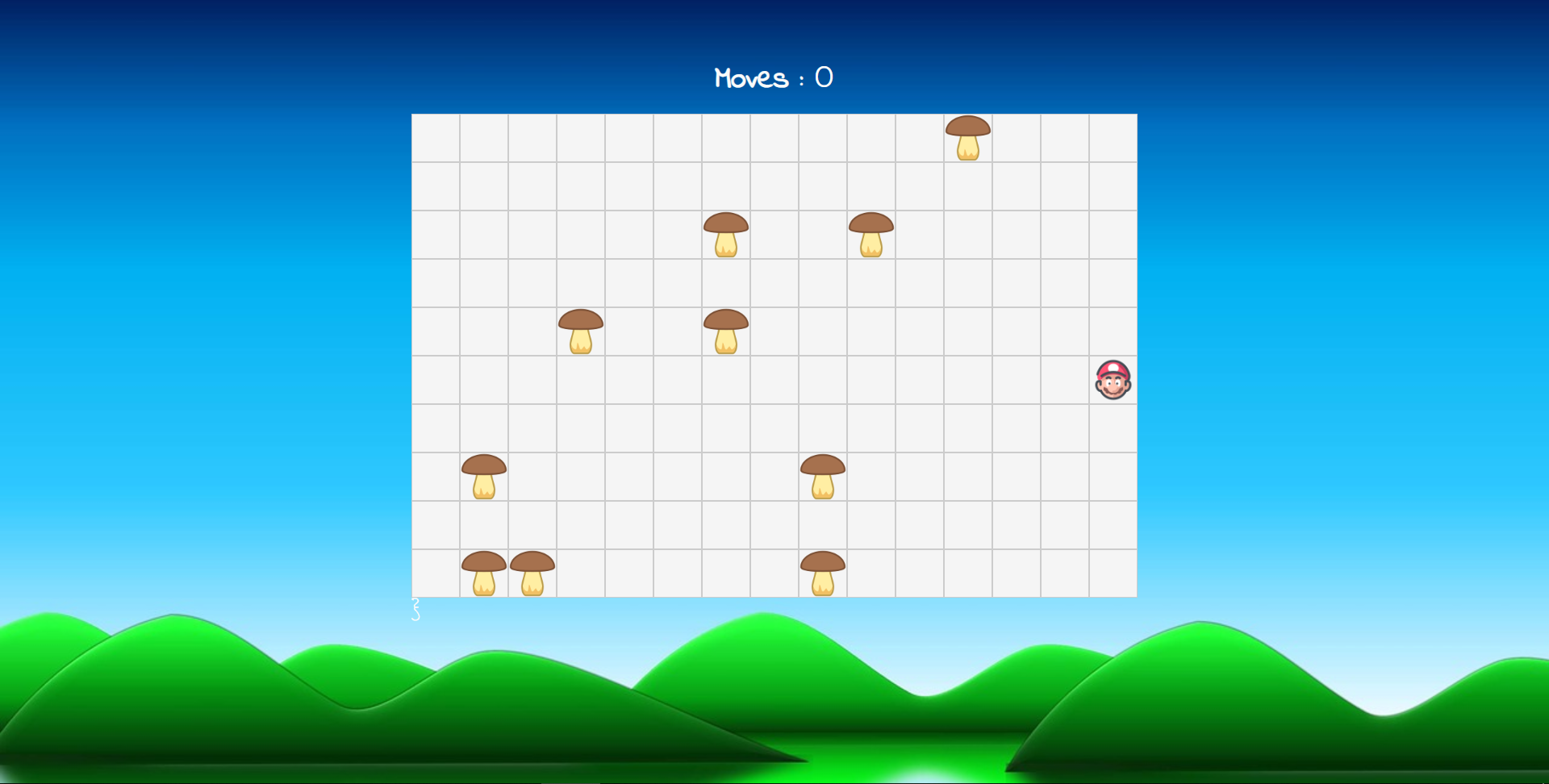Click the empty grid cell in the top-right corner
1549x784 pixels.
point(1113,137)
